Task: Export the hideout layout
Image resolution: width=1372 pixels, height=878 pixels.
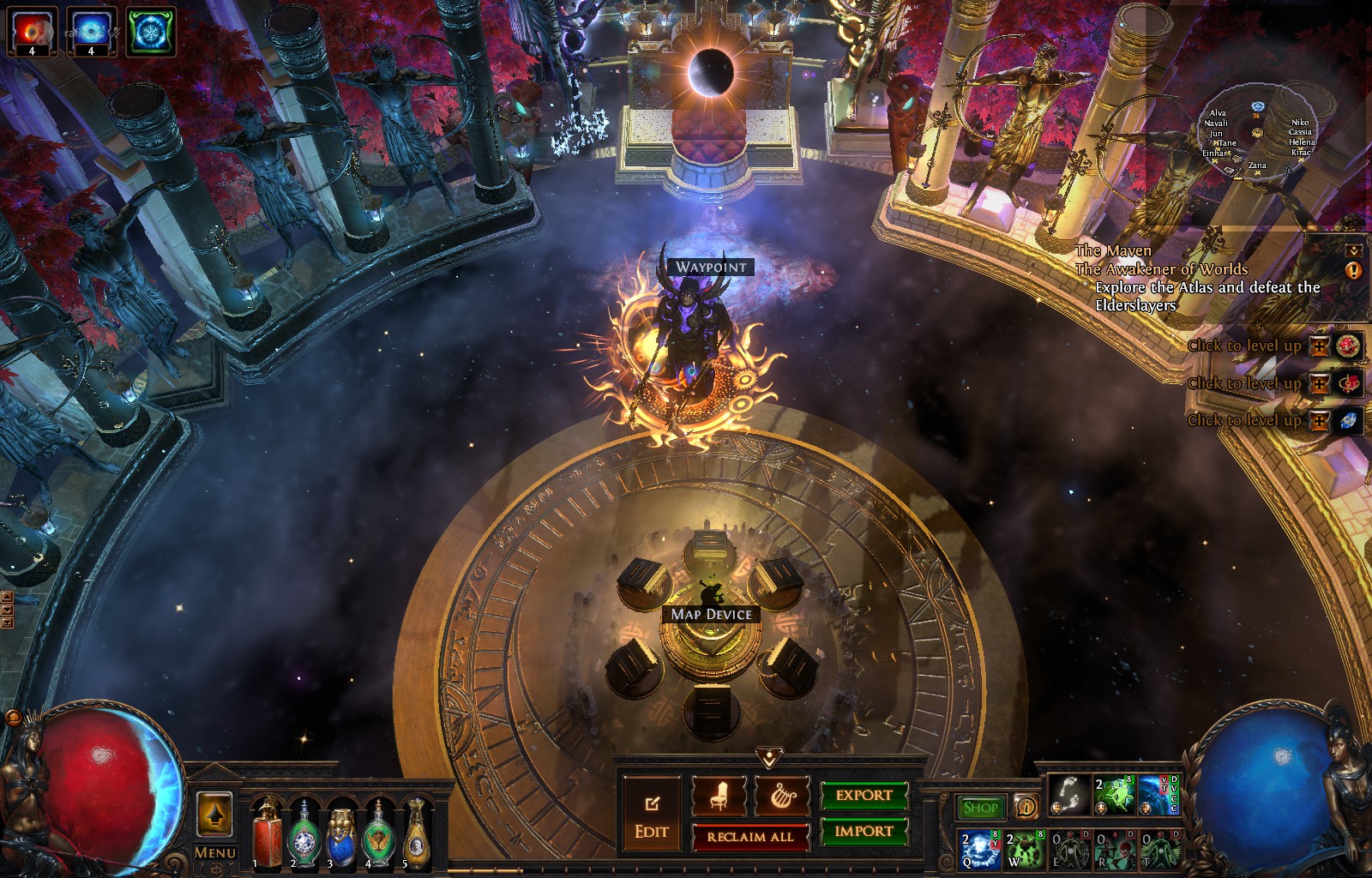Action: coord(864,796)
